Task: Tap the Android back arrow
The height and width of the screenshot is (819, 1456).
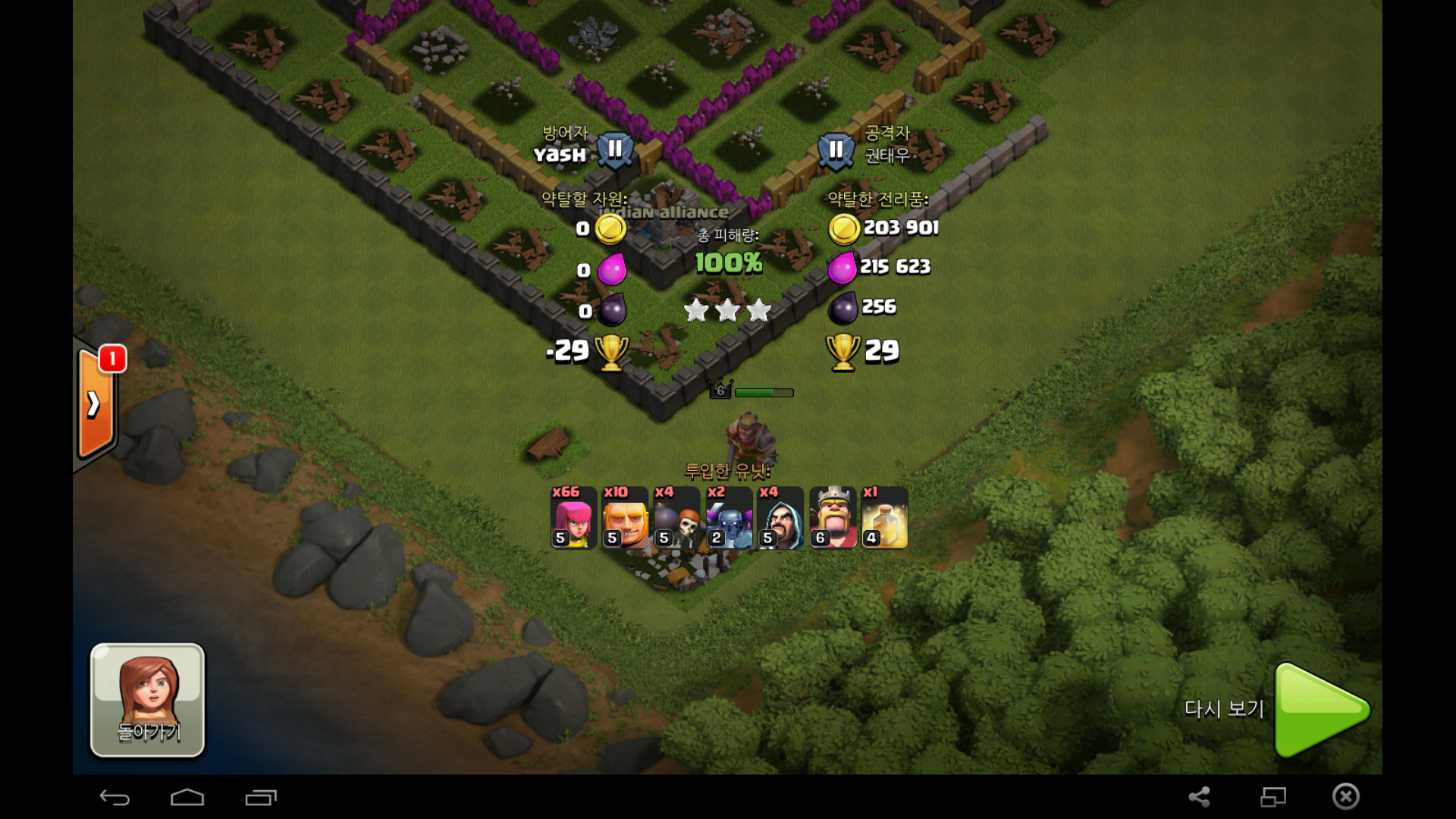Action: click(115, 797)
